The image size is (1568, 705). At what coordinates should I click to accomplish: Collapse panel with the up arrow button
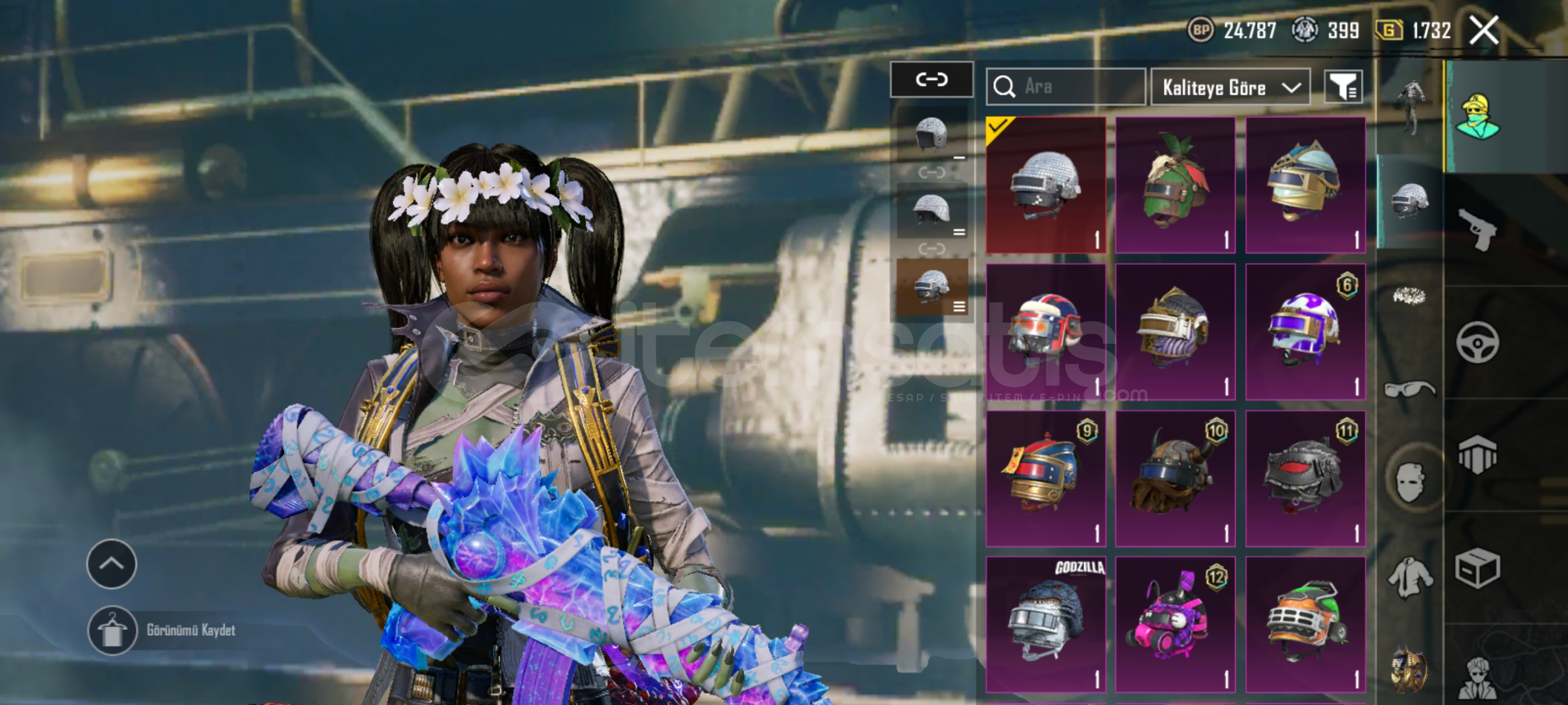click(112, 564)
